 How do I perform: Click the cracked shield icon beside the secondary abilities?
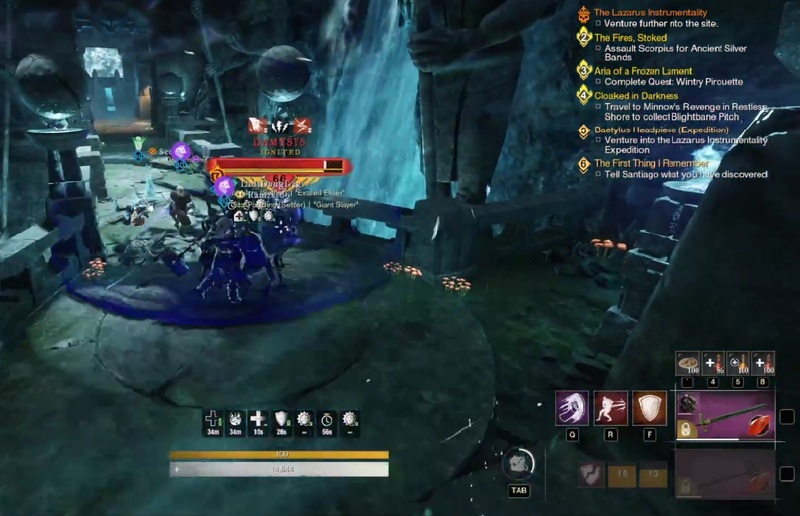[594, 474]
